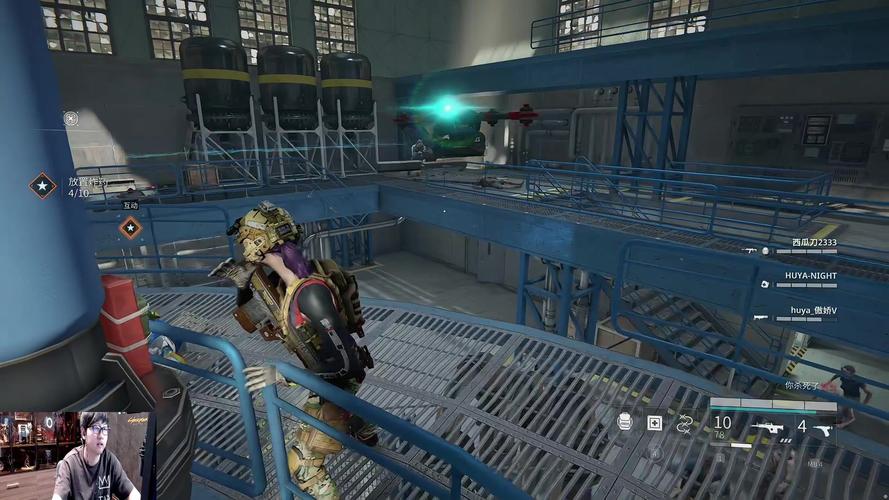889x500 pixels.
Task: Click the 互动 interaction objective marker
Action: click(130, 228)
